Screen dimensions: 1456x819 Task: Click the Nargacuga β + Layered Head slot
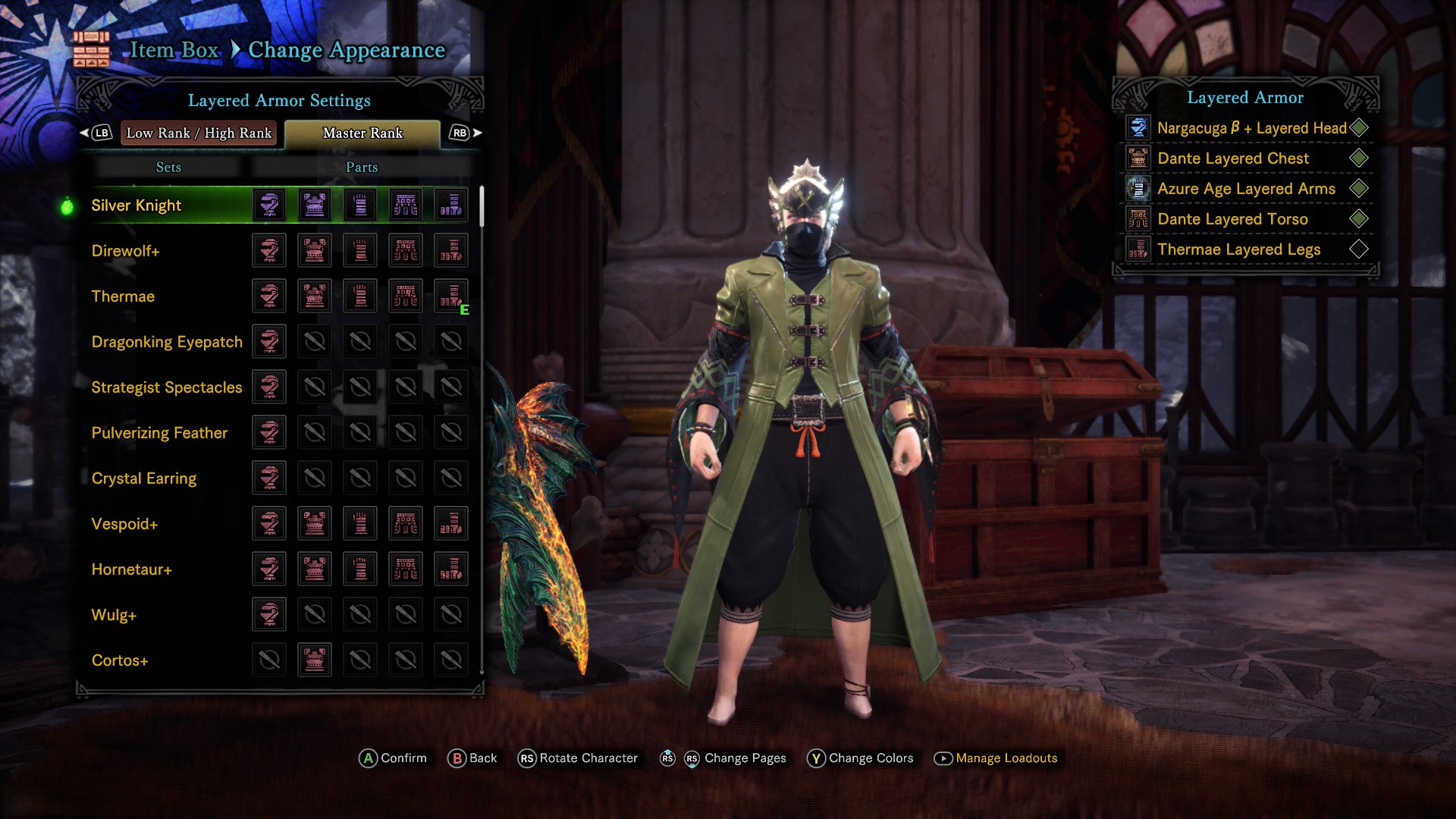tap(1251, 128)
